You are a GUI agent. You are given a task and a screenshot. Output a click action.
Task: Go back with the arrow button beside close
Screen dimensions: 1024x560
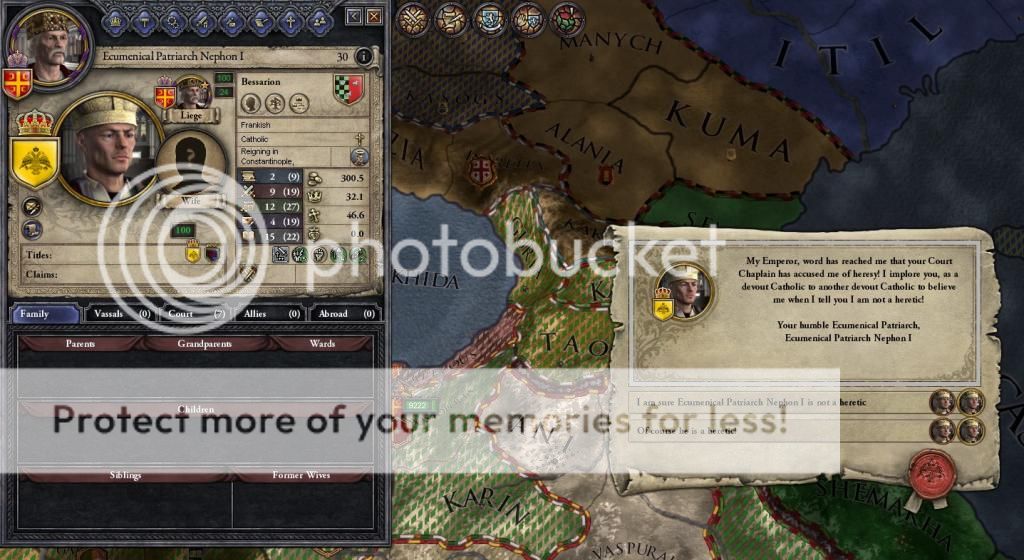[x=354, y=16]
